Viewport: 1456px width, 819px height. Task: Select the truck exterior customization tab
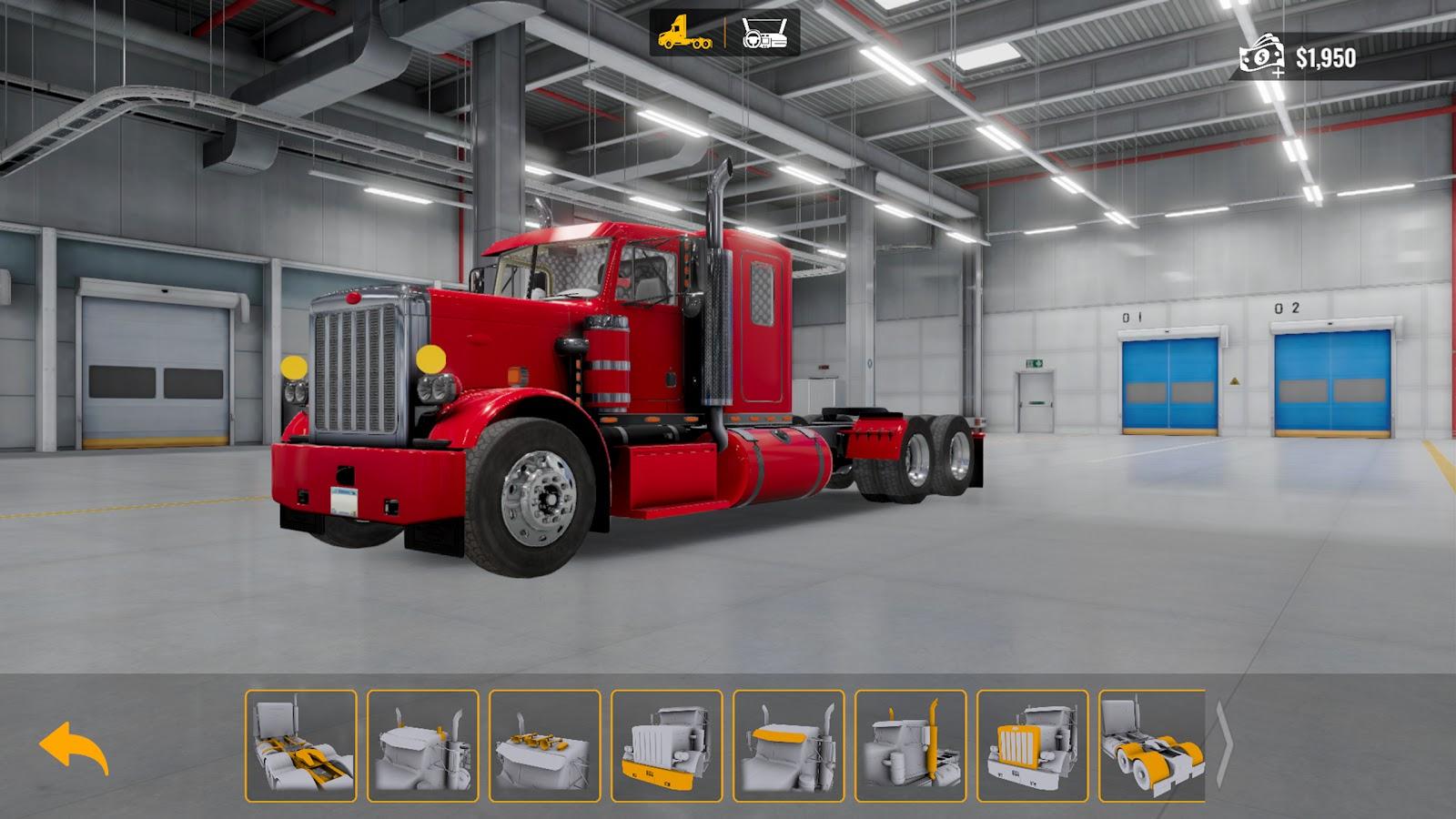tap(682, 35)
